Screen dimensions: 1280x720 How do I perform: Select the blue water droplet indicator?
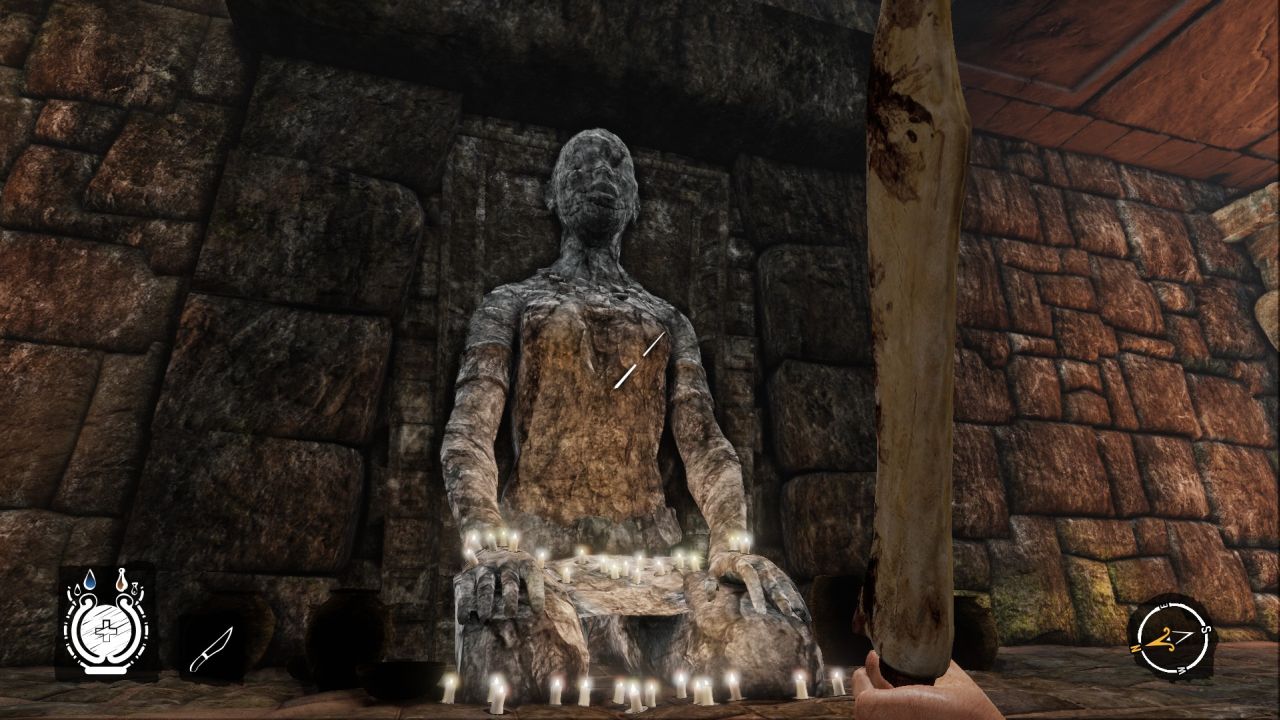click(90, 579)
